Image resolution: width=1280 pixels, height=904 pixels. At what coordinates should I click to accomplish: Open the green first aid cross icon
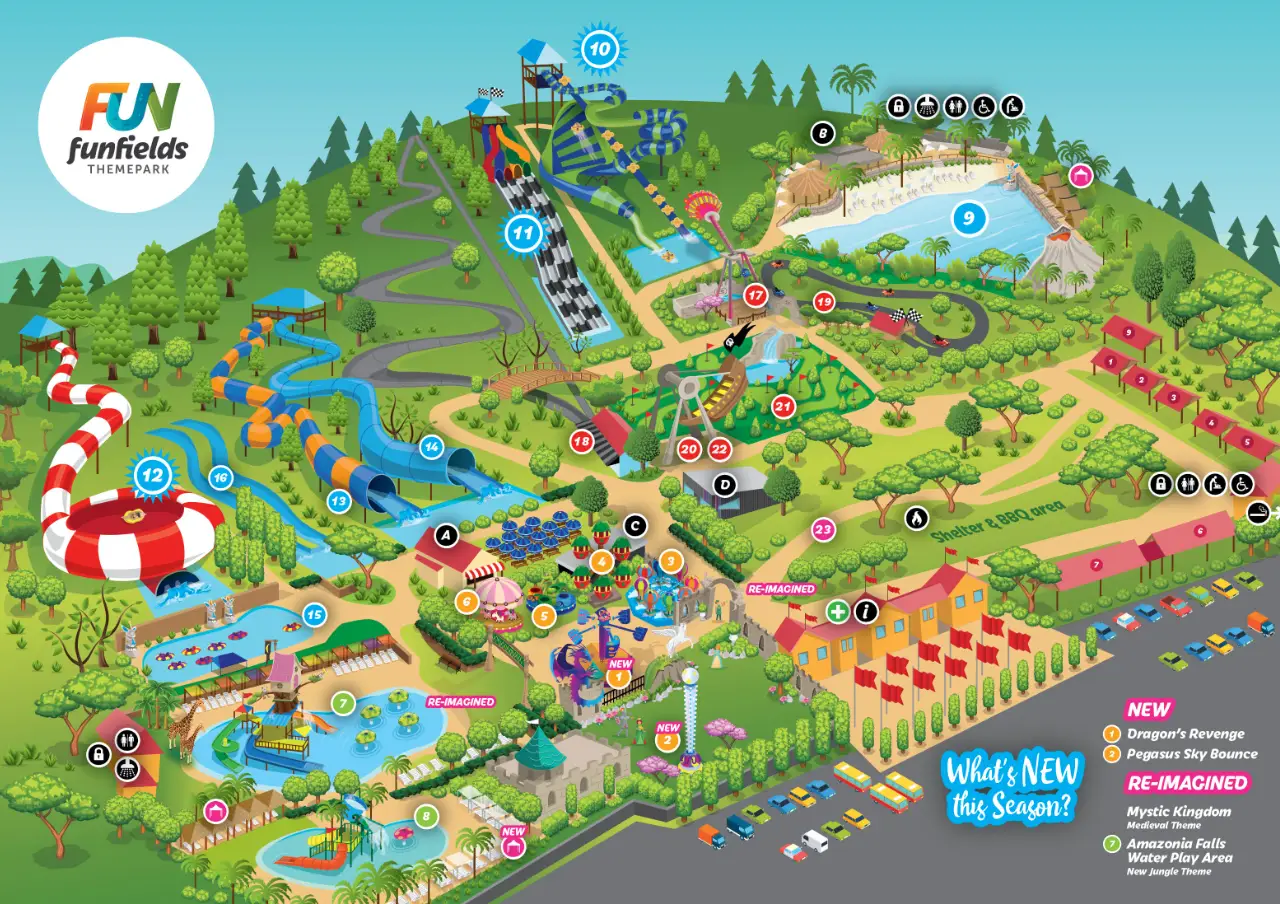pos(837,610)
